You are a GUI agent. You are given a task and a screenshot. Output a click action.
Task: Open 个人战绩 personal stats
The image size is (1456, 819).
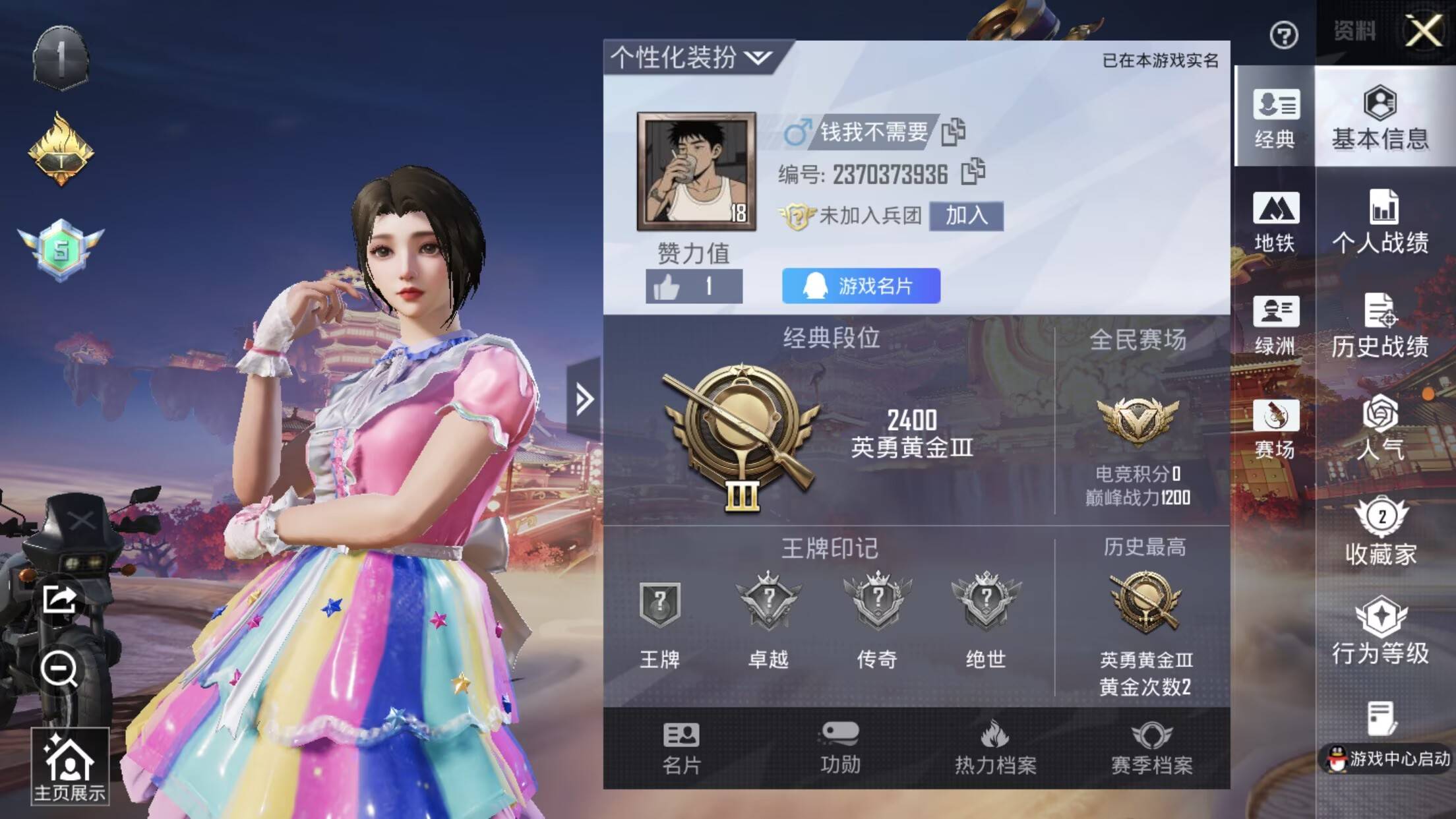1380,221
